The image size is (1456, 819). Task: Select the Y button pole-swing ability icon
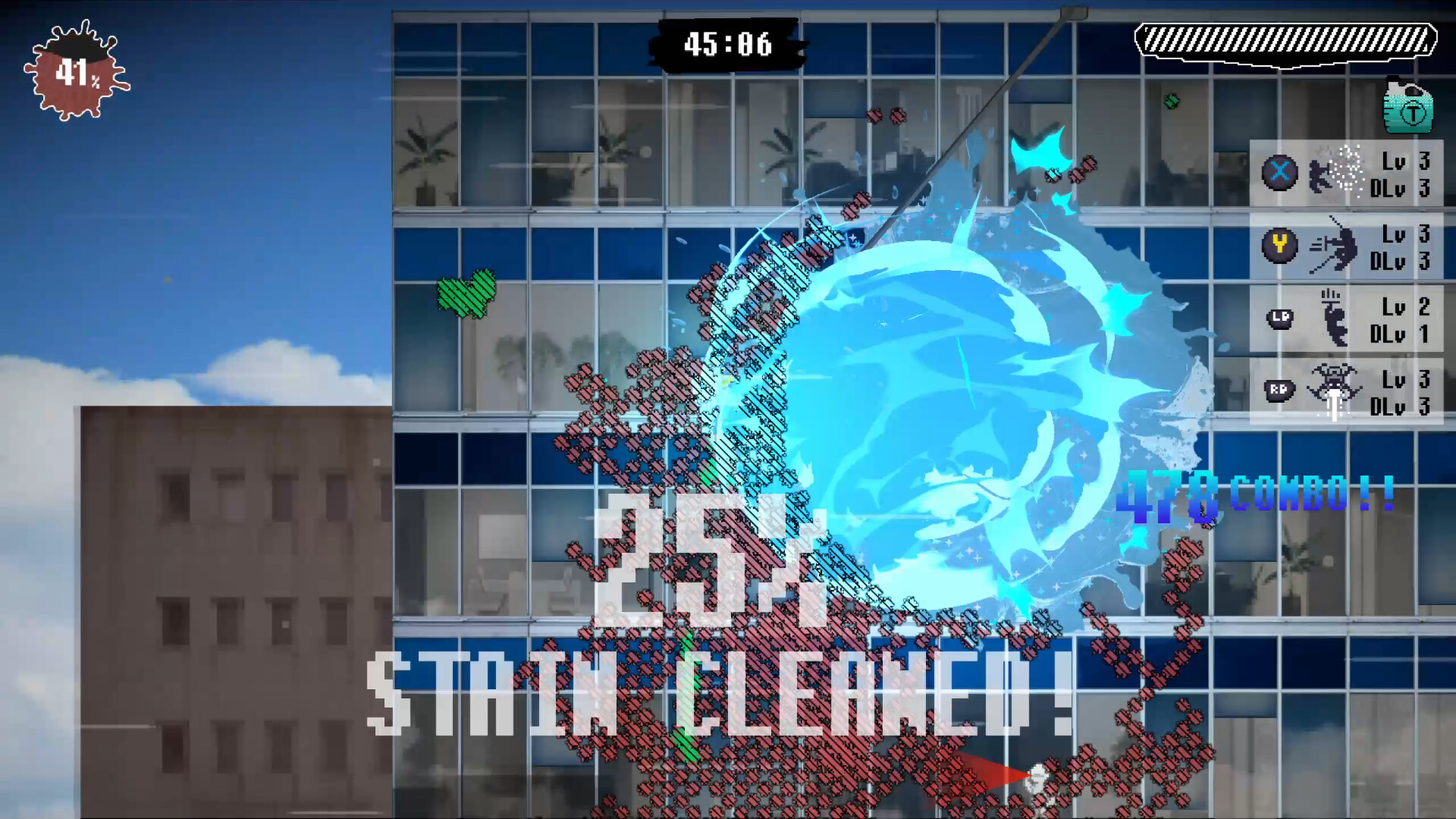[1280, 246]
